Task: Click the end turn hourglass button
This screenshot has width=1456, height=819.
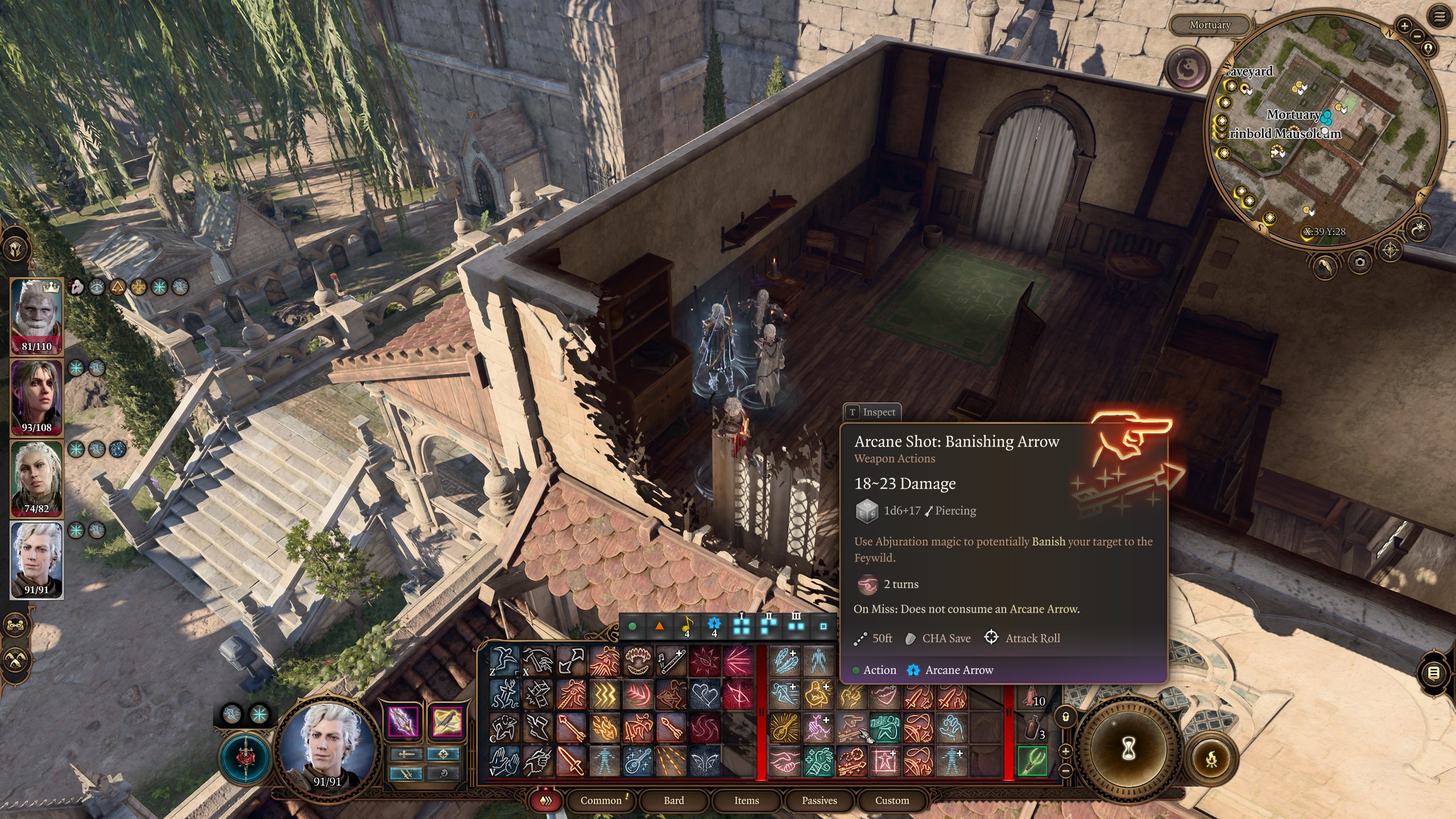Action: (x=1128, y=750)
